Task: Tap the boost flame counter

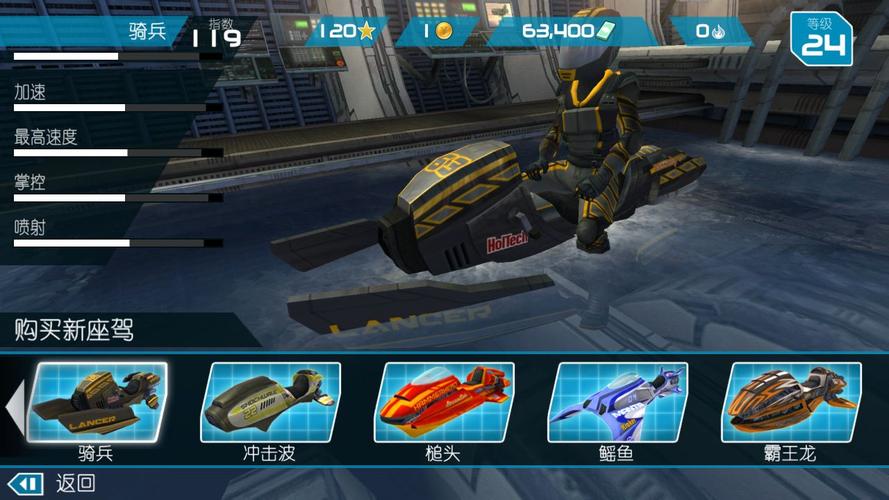Action: pos(710,31)
